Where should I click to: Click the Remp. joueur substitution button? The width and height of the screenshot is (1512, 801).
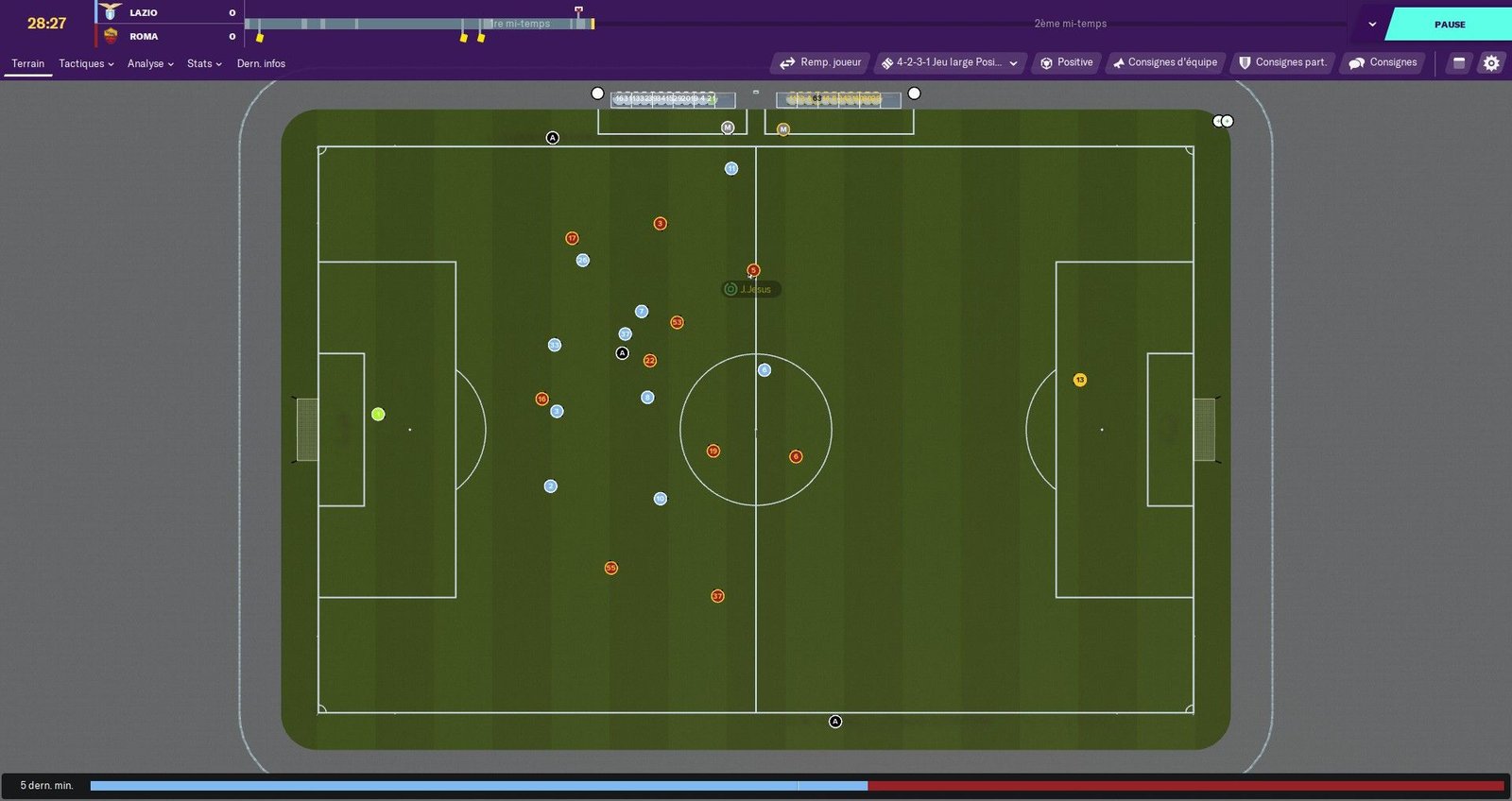click(x=821, y=62)
